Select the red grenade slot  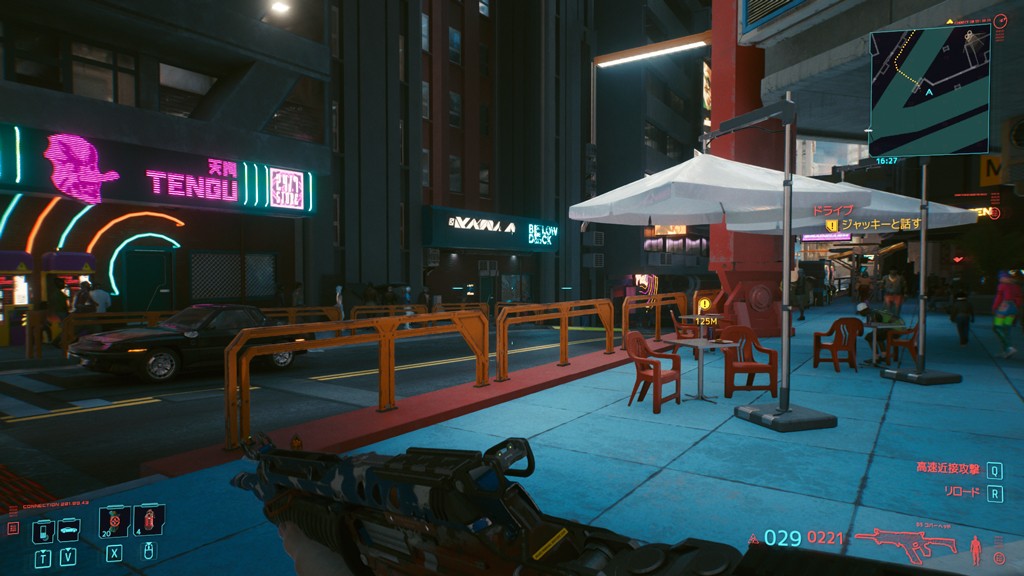(149, 520)
